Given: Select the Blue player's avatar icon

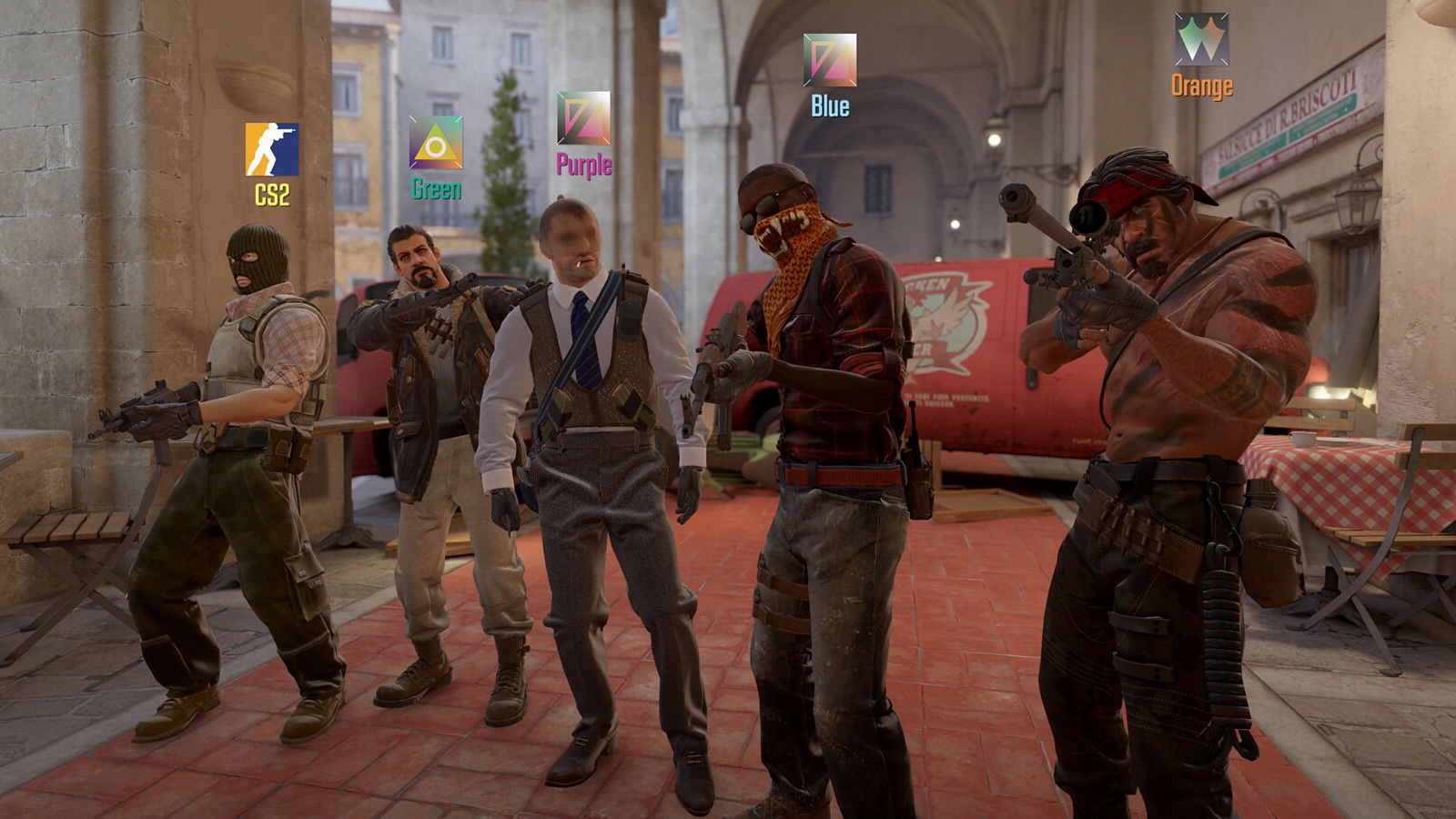Looking at the screenshot, I should pyautogui.click(x=830, y=60).
